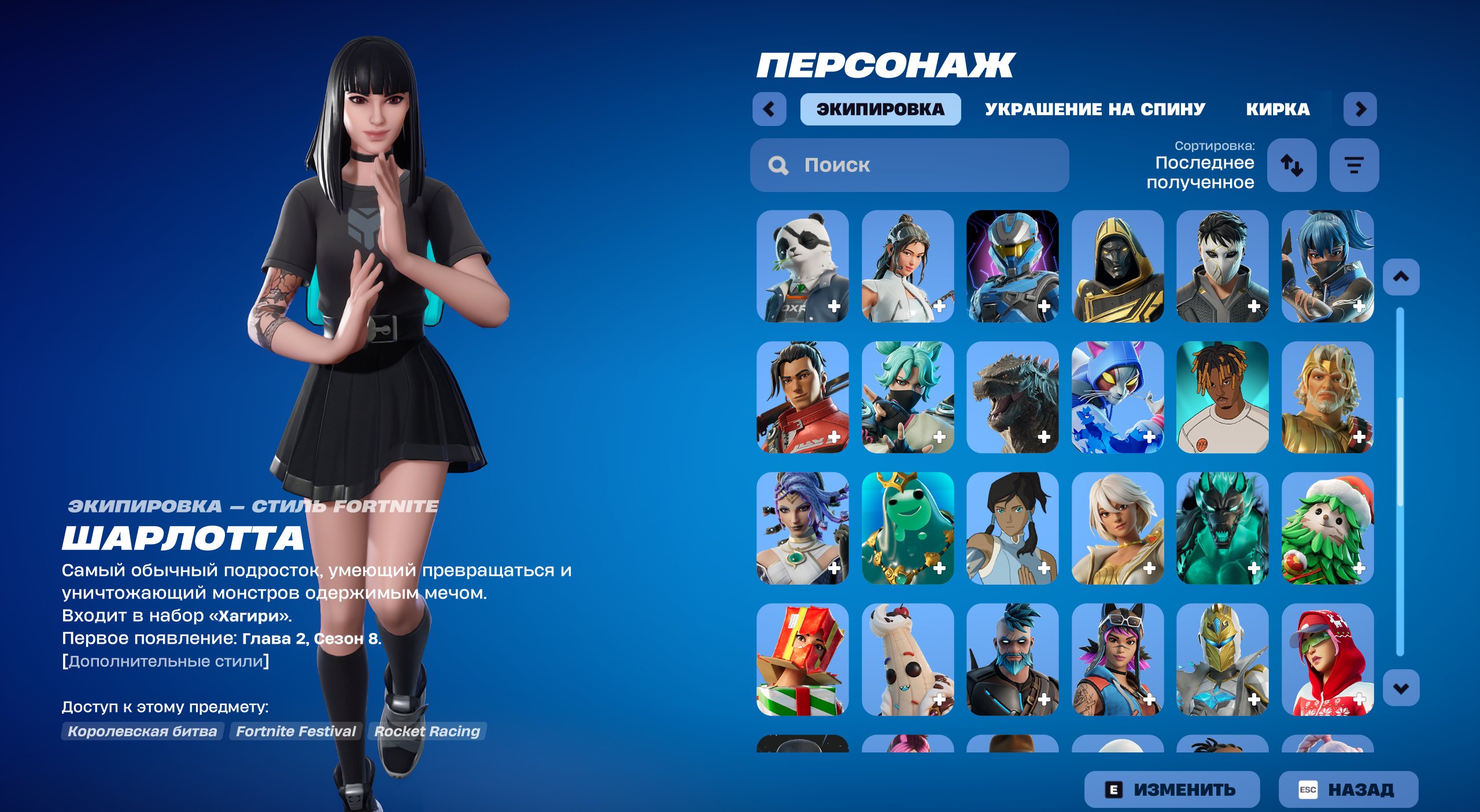Click the left chevron near ЭКИПИРОВКА tab
Viewport: 1480px width, 812px height.
click(769, 109)
